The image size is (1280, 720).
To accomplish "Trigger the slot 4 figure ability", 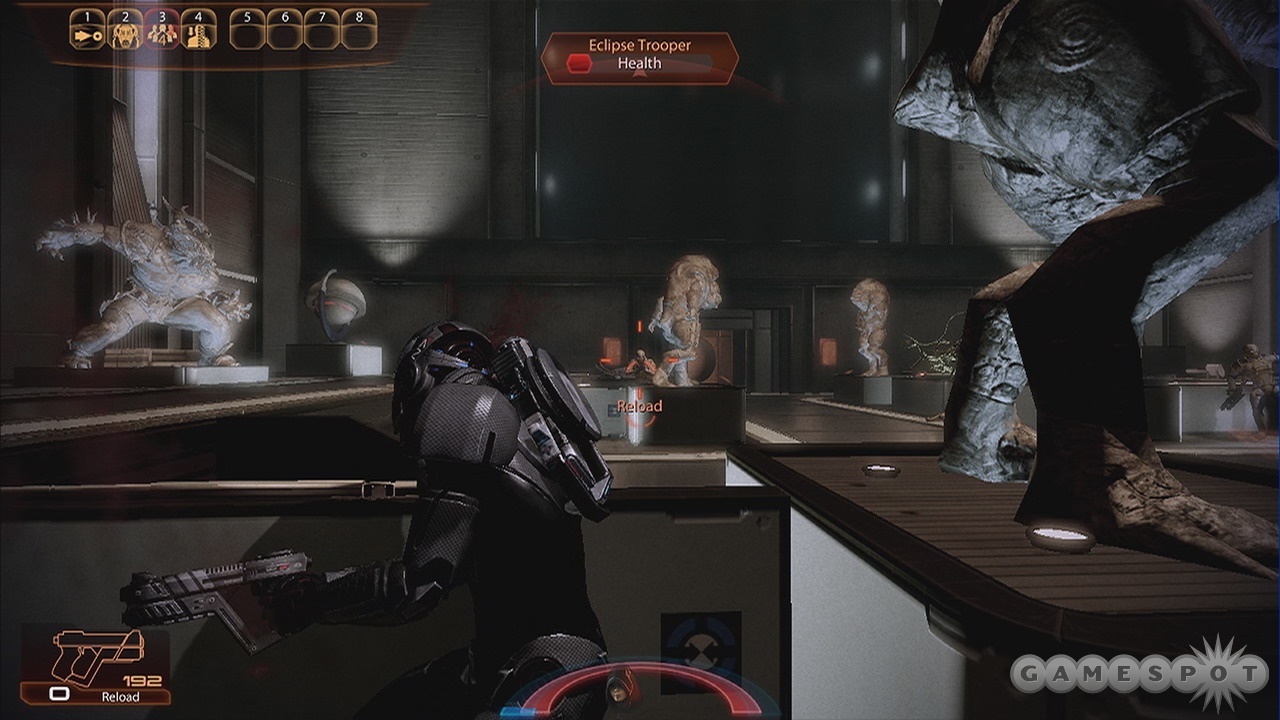I will click(x=199, y=34).
